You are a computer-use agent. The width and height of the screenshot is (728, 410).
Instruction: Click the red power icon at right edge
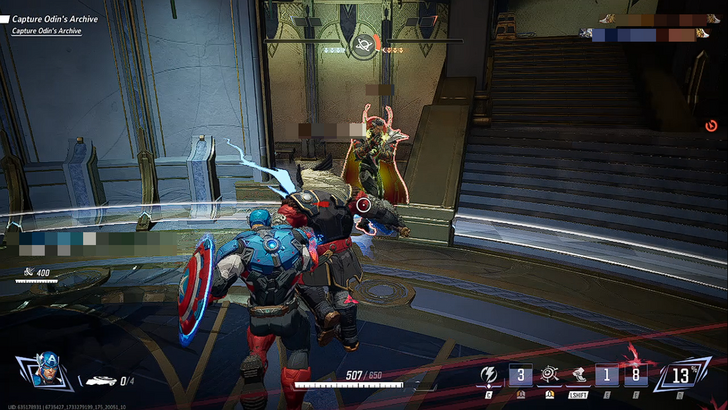(711, 125)
